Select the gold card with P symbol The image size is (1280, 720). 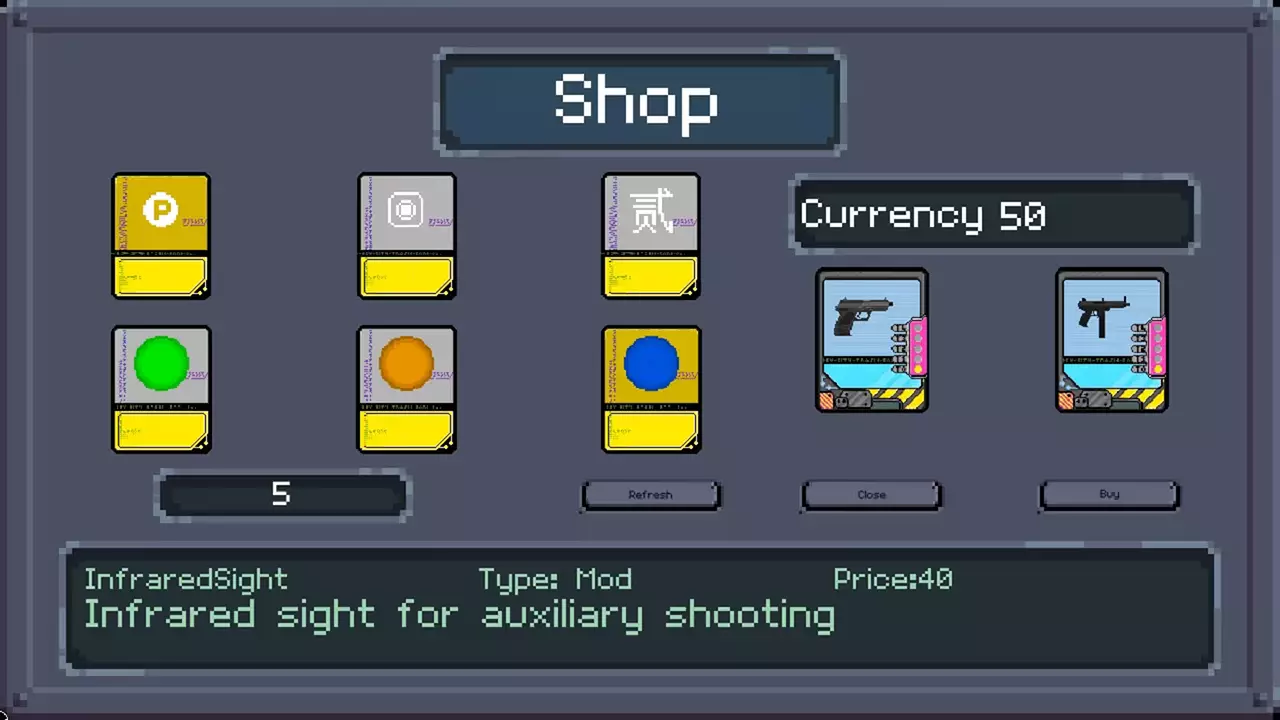161,236
